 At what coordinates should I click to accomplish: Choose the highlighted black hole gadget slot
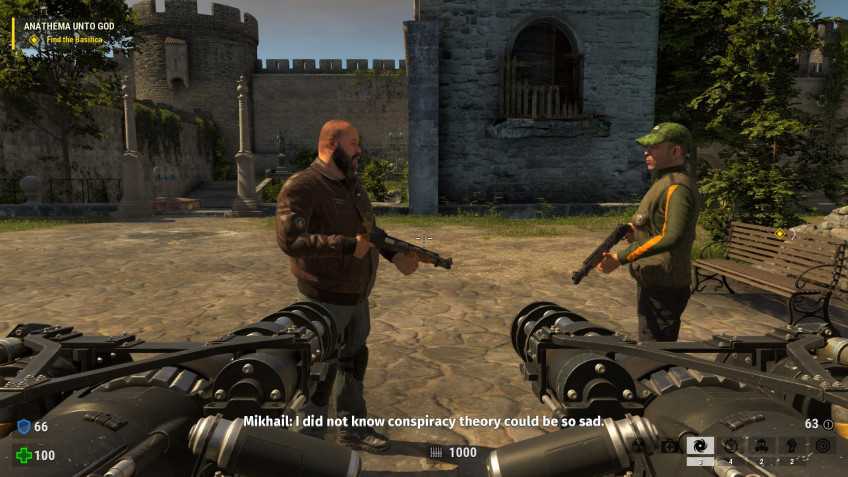(700, 446)
